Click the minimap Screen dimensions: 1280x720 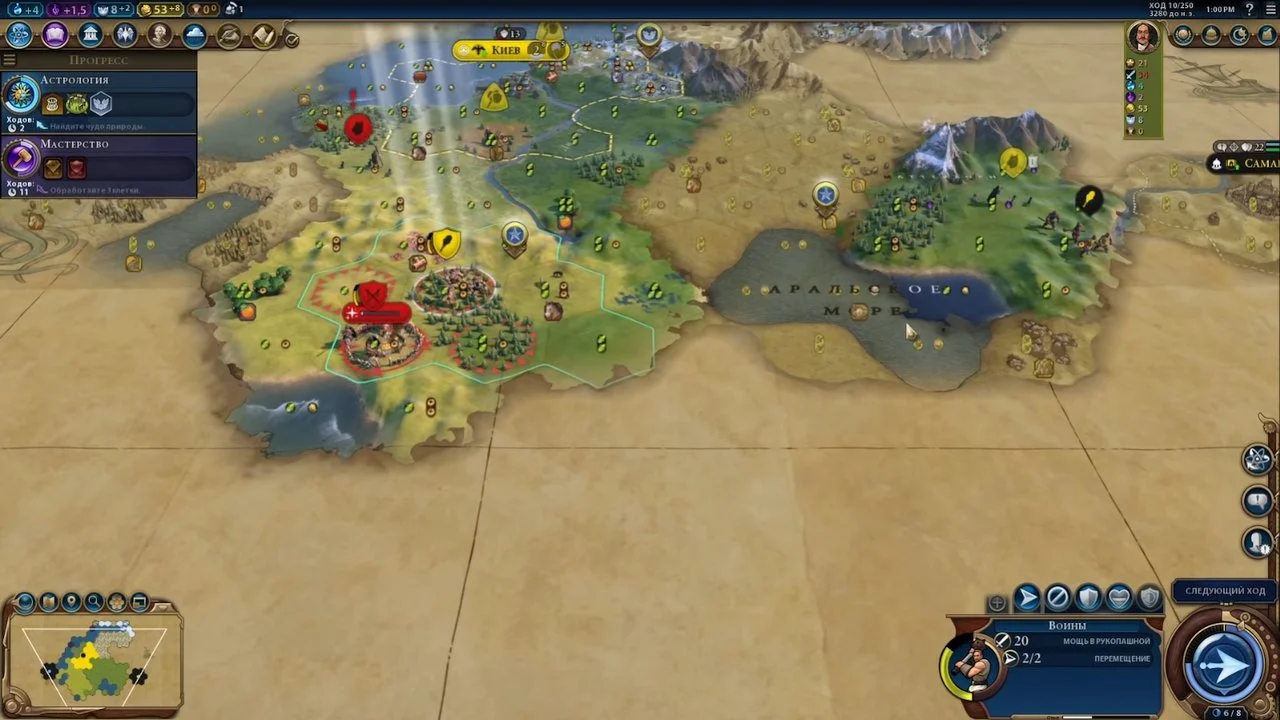[x=94, y=659]
